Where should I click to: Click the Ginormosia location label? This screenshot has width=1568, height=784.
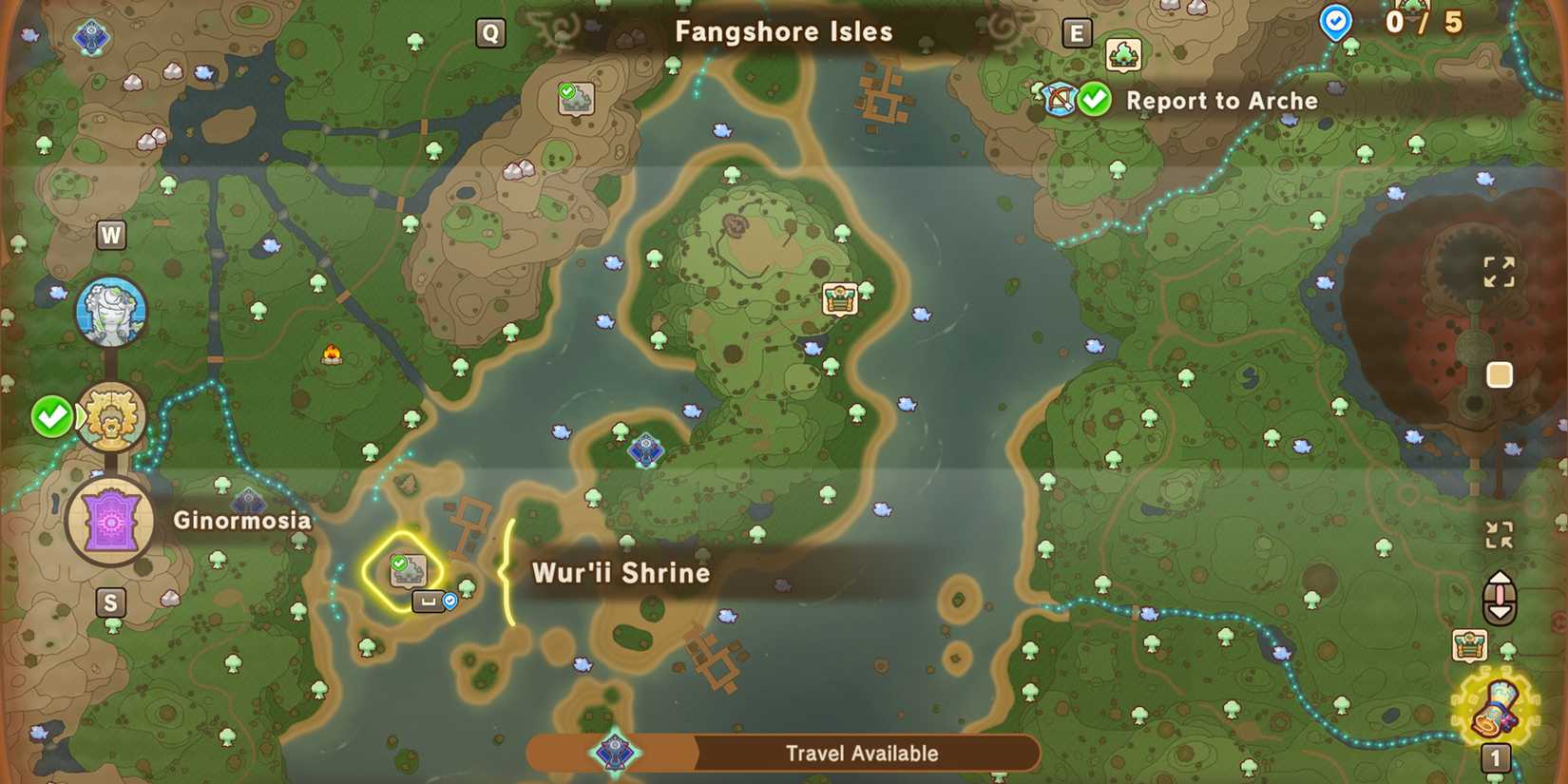click(240, 521)
